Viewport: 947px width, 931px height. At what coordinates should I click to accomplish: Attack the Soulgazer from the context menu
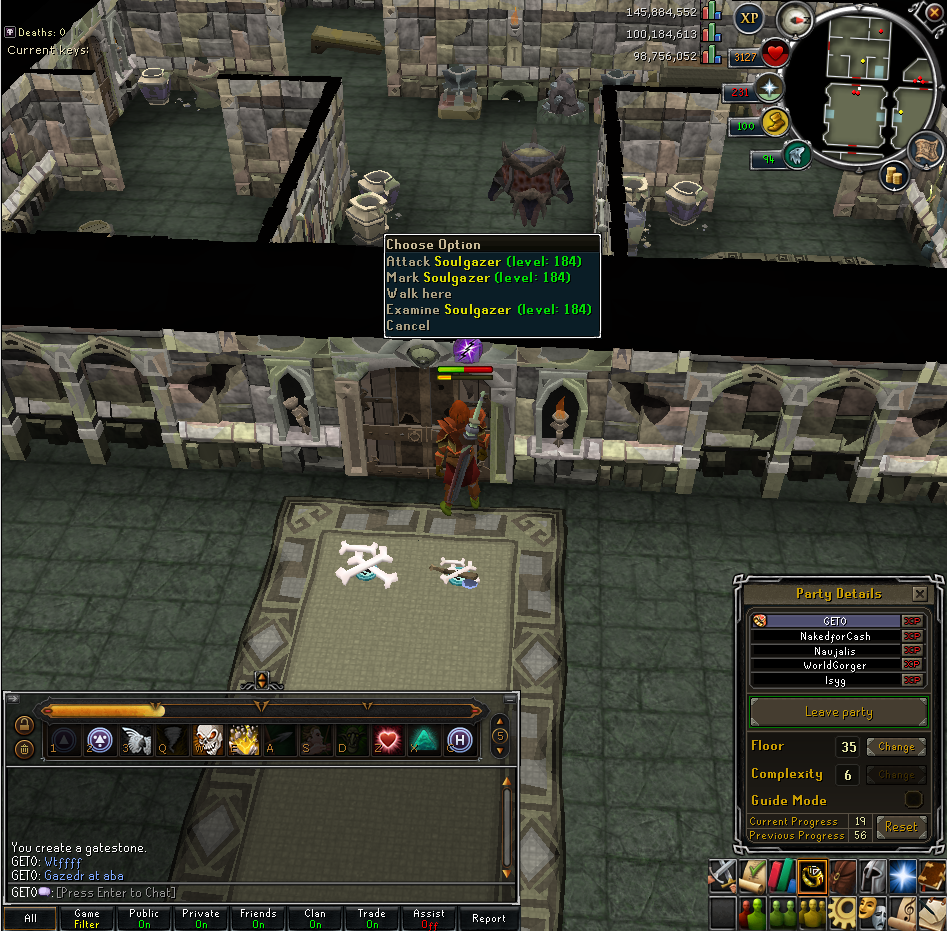coord(477,261)
